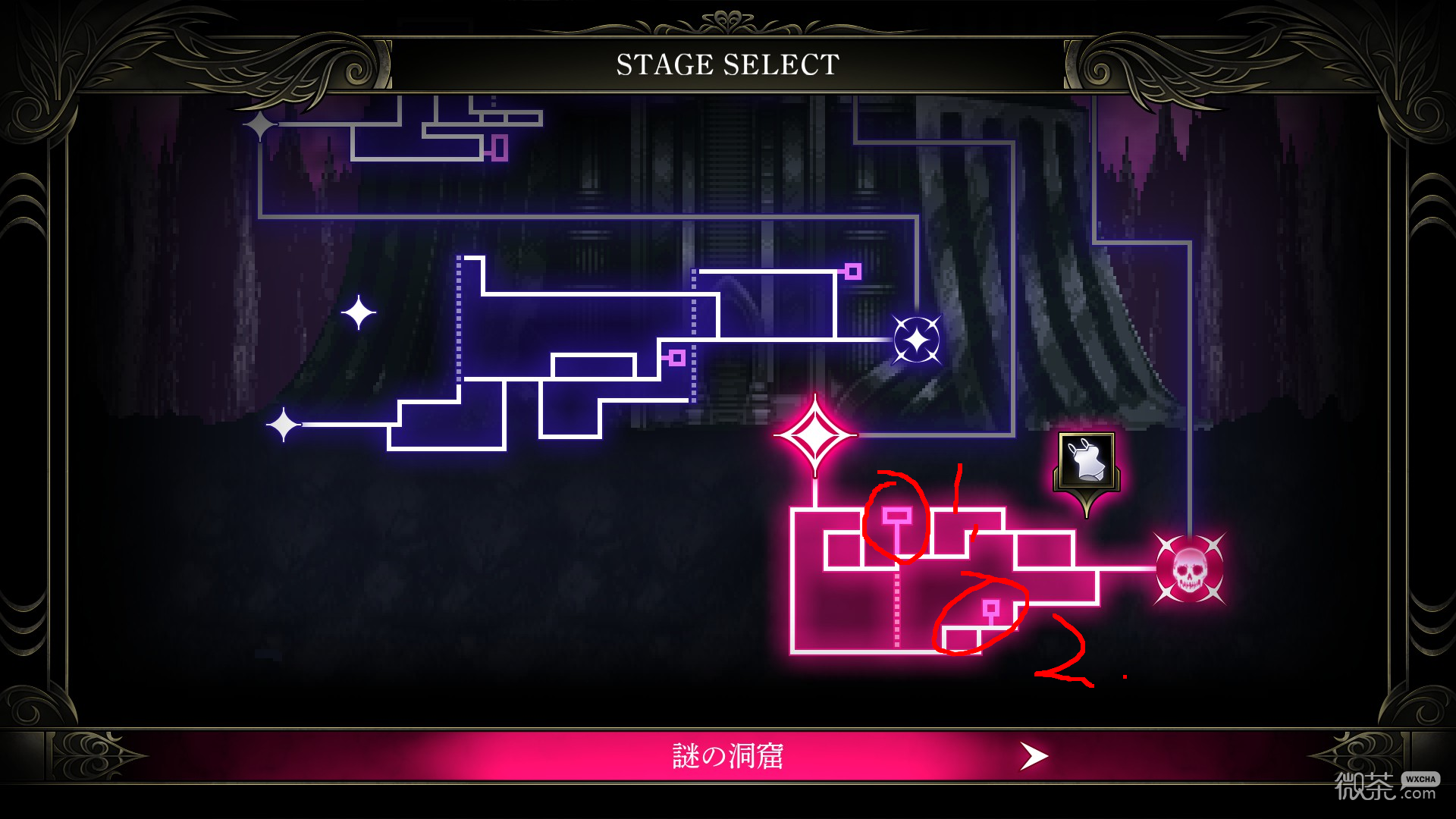Click the 謎の洞窟 stage name bar

tap(728, 755)
